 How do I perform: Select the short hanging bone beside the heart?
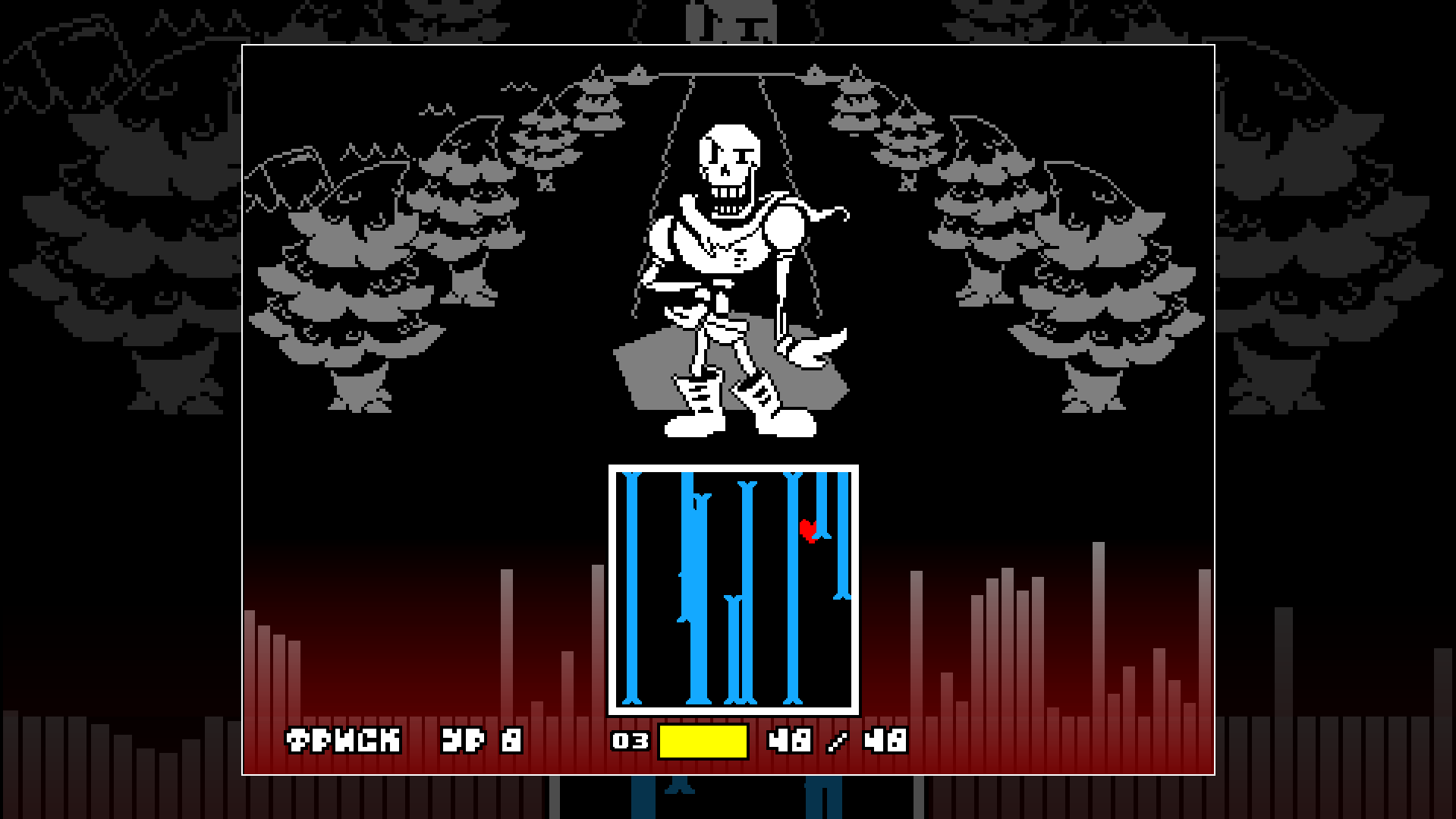pyautogui.click(x=822, y=501)
